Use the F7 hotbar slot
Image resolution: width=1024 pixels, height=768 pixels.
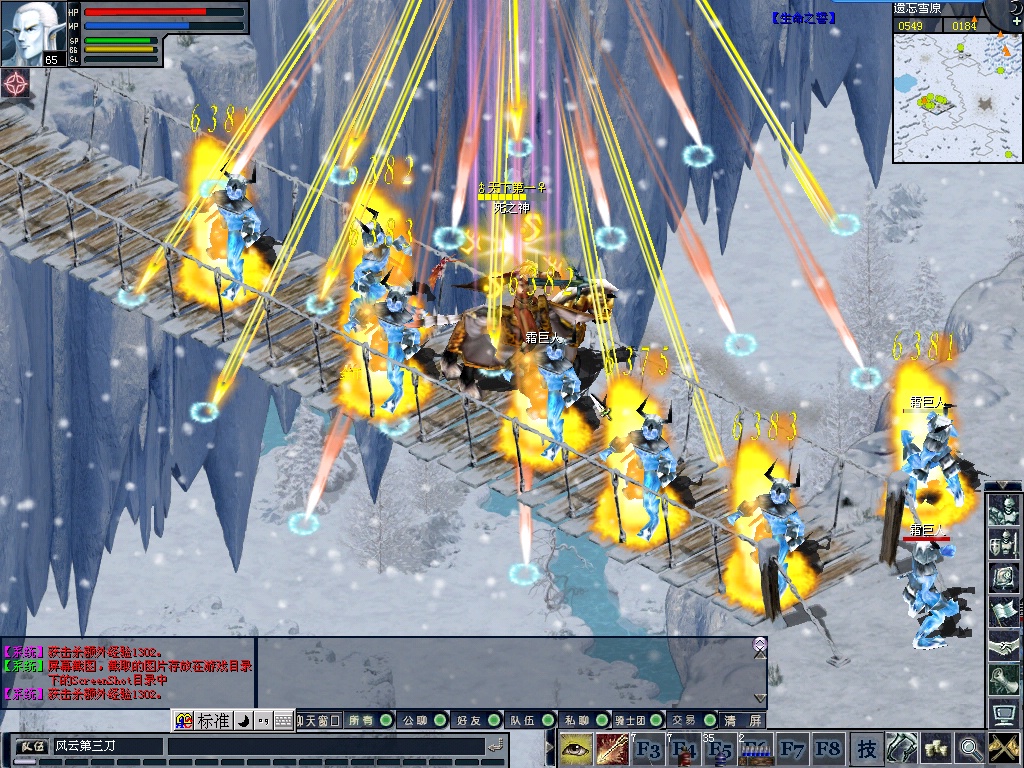(x=792, y=748)
